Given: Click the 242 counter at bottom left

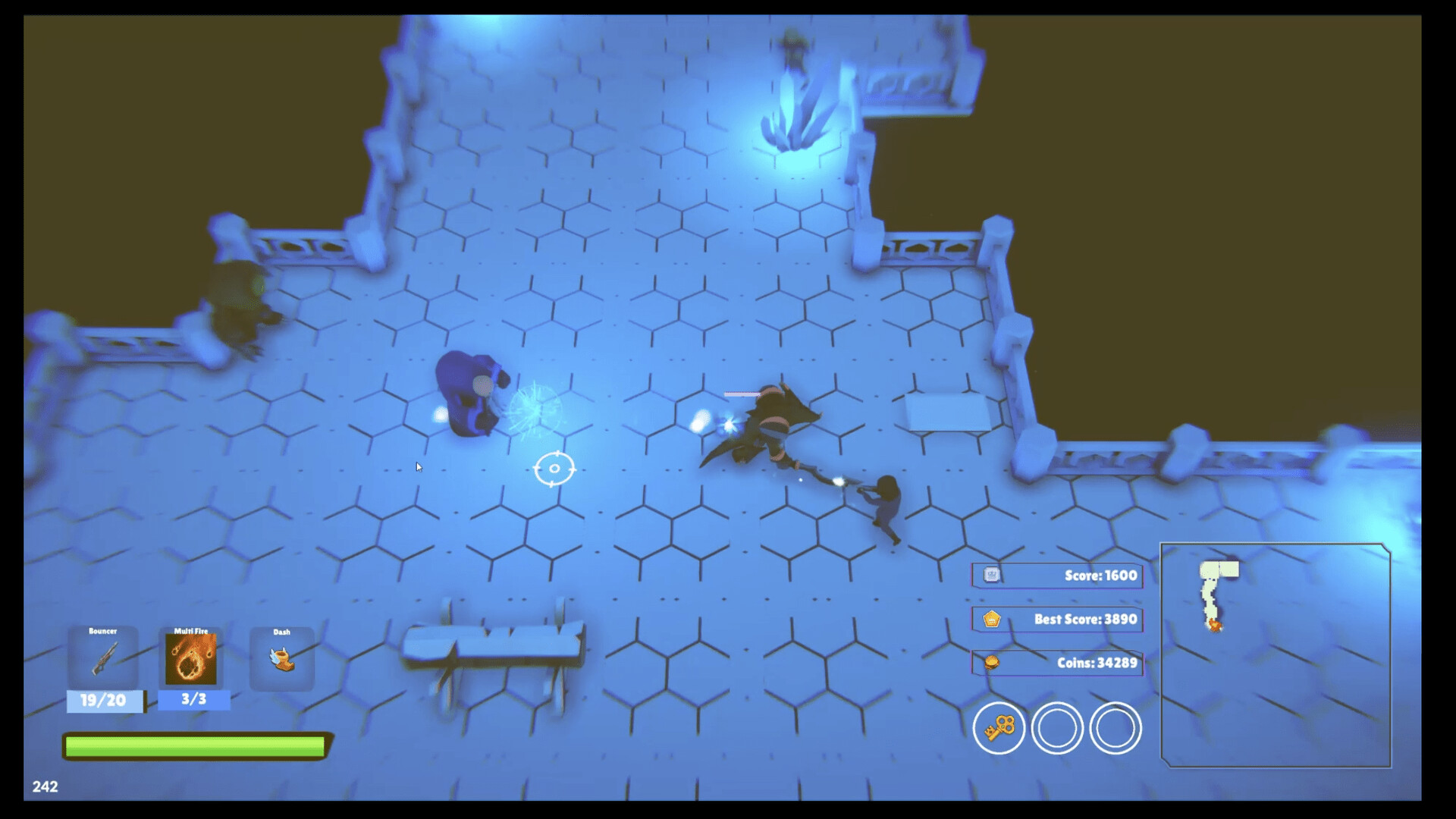Looking at the screenshot, I should pyautogui.click(x=47, y=787).
